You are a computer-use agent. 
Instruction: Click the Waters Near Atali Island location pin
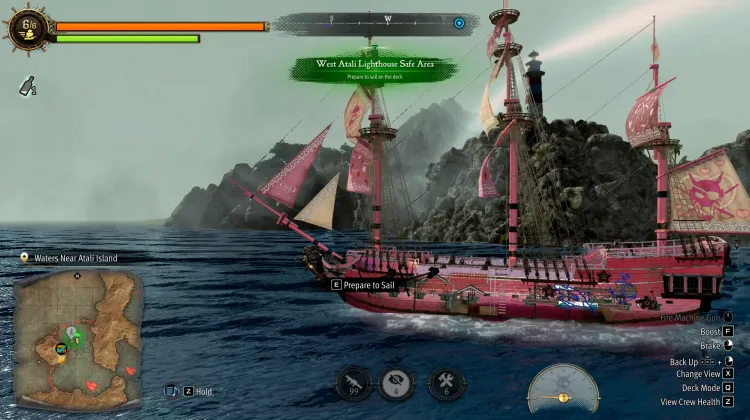pyautogui.click(x=24, y=258)
